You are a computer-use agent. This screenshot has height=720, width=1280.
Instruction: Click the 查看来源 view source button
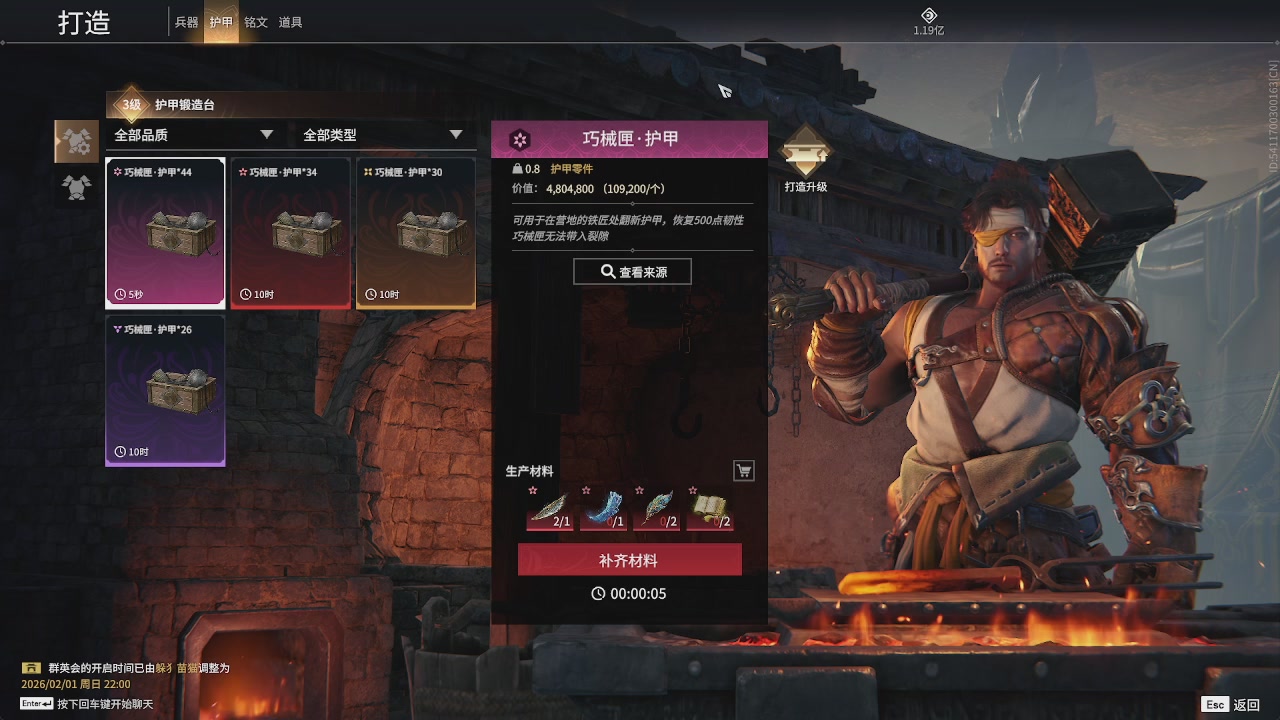pos(632,271)
